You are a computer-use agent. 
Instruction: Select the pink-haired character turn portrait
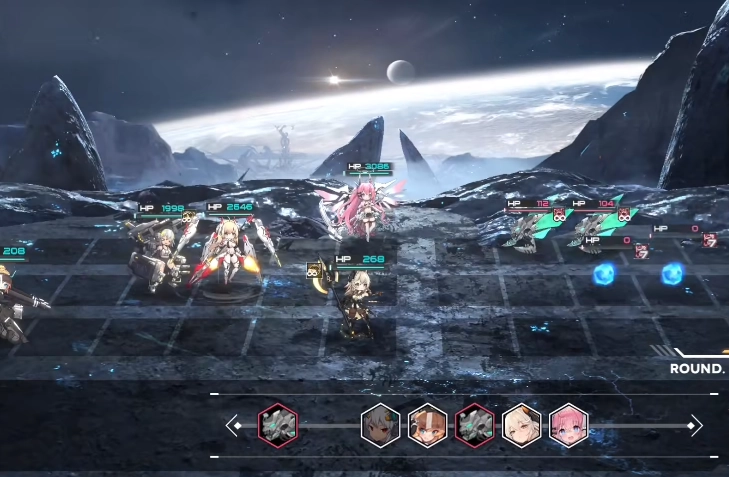point(568,425)
